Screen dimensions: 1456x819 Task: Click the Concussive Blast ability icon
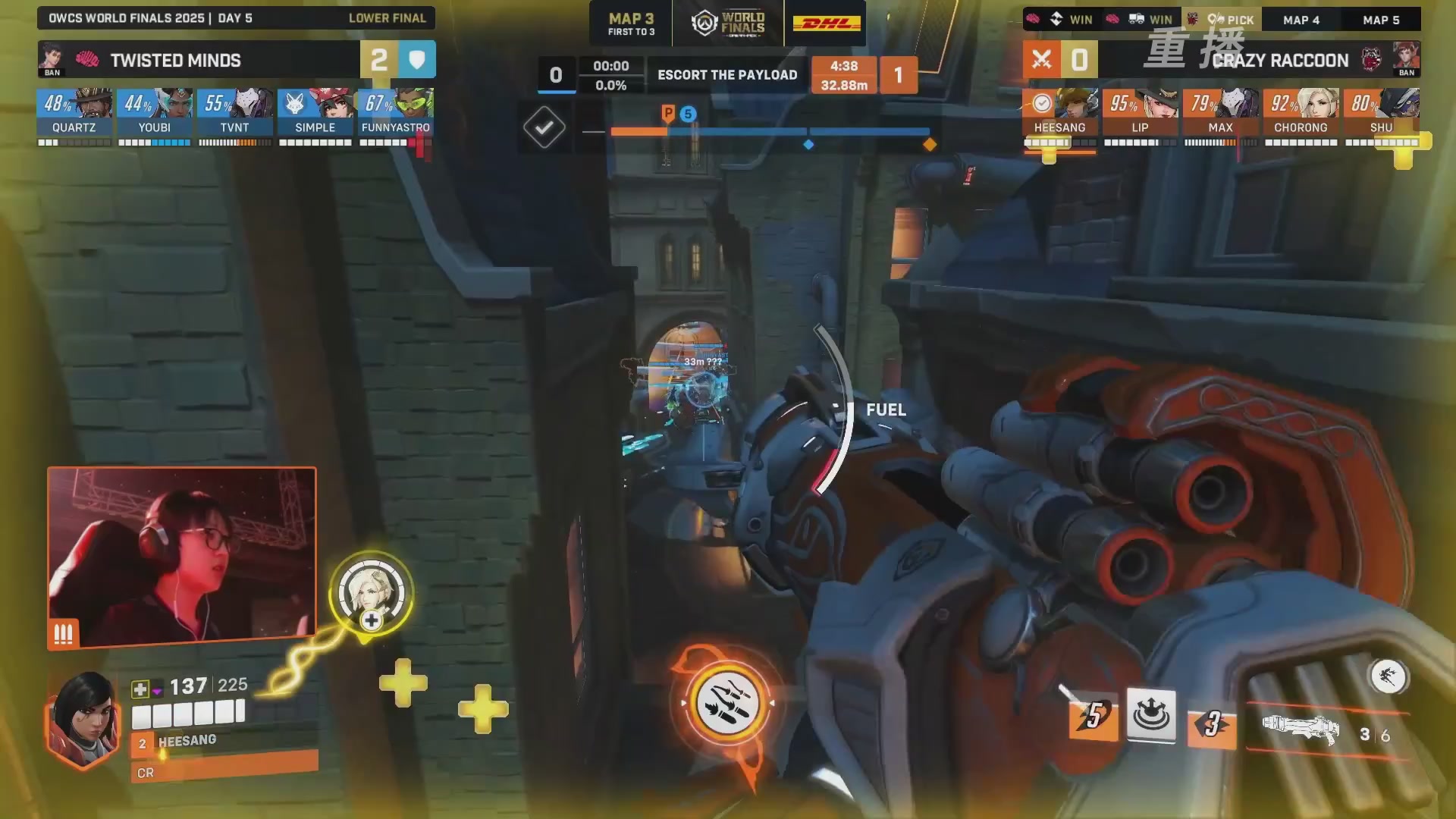tap(1151, 714)
